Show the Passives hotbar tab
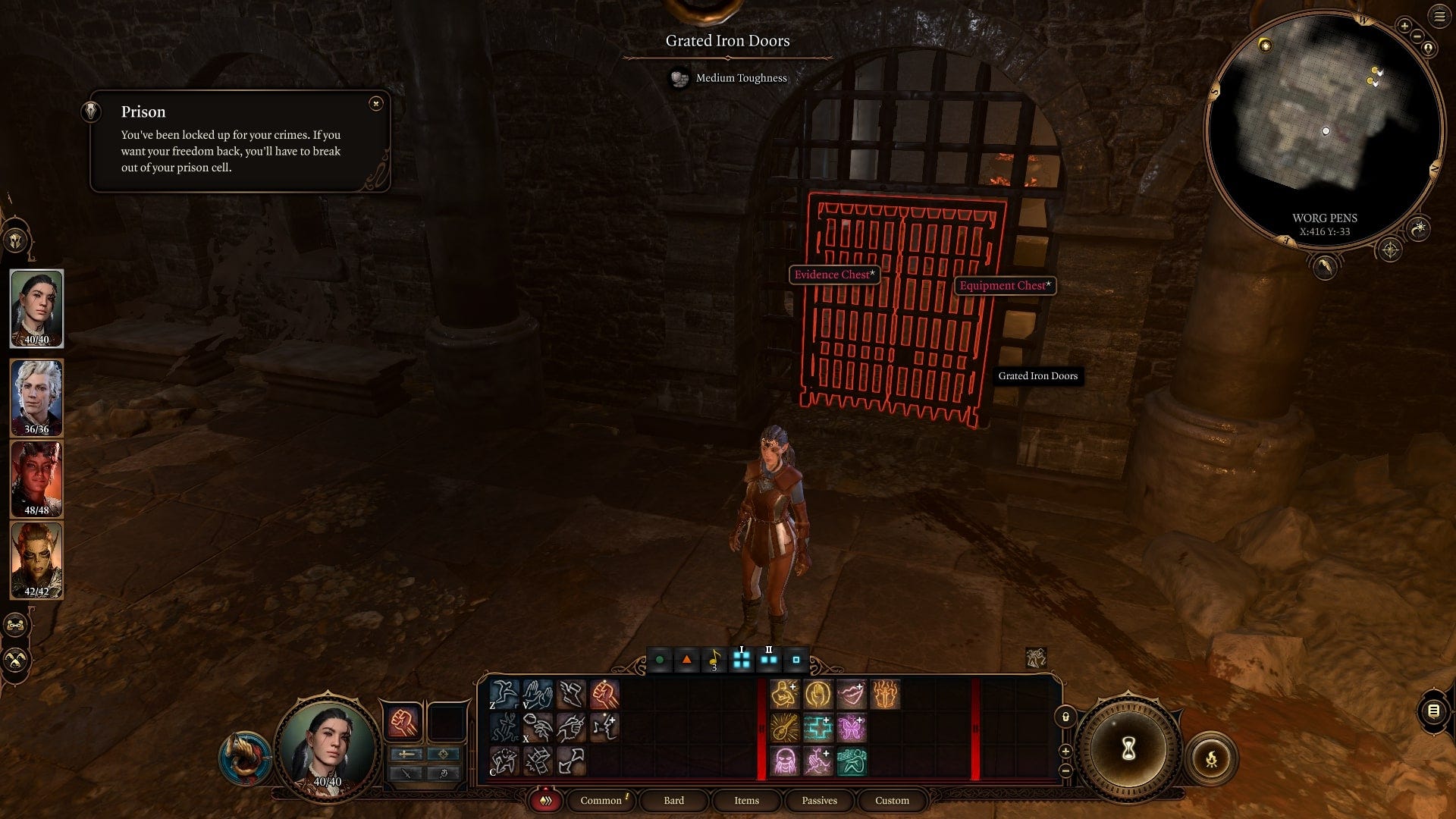This screenshot has width=1456, height=819. click(819, 800)
